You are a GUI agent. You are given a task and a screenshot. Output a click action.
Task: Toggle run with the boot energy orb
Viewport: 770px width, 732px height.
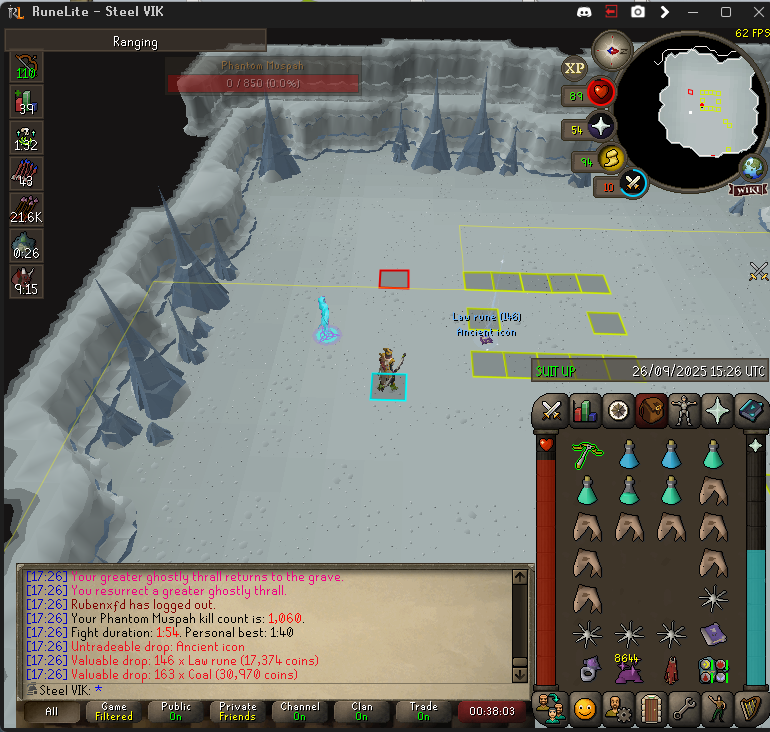coord(611,158)
